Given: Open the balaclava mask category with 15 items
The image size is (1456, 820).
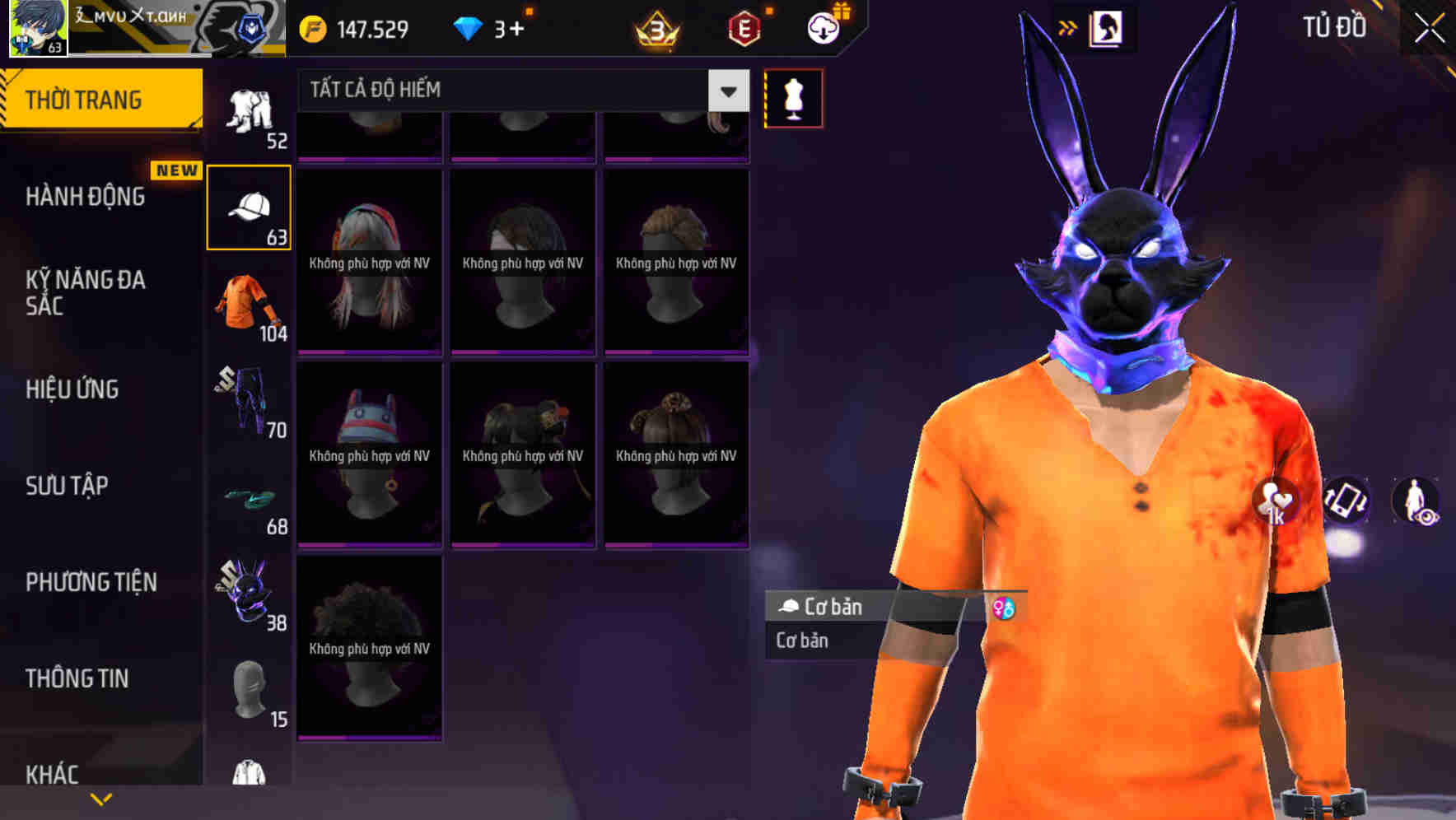Looking at the screenshot, I should click(249, 690).
